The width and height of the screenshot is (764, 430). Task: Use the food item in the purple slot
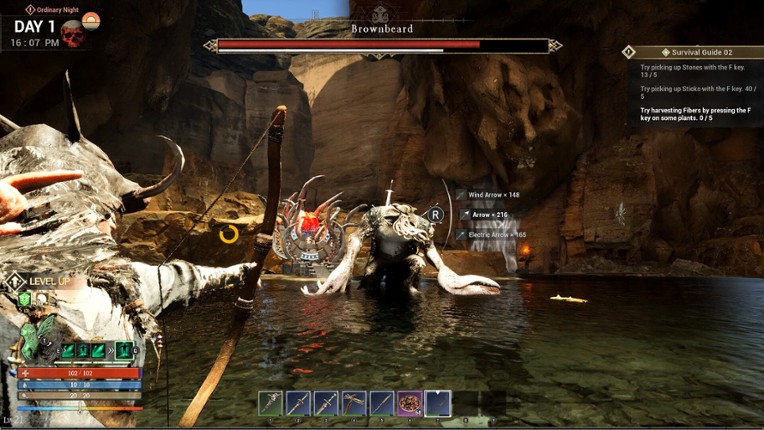click(x=410, y=403)
